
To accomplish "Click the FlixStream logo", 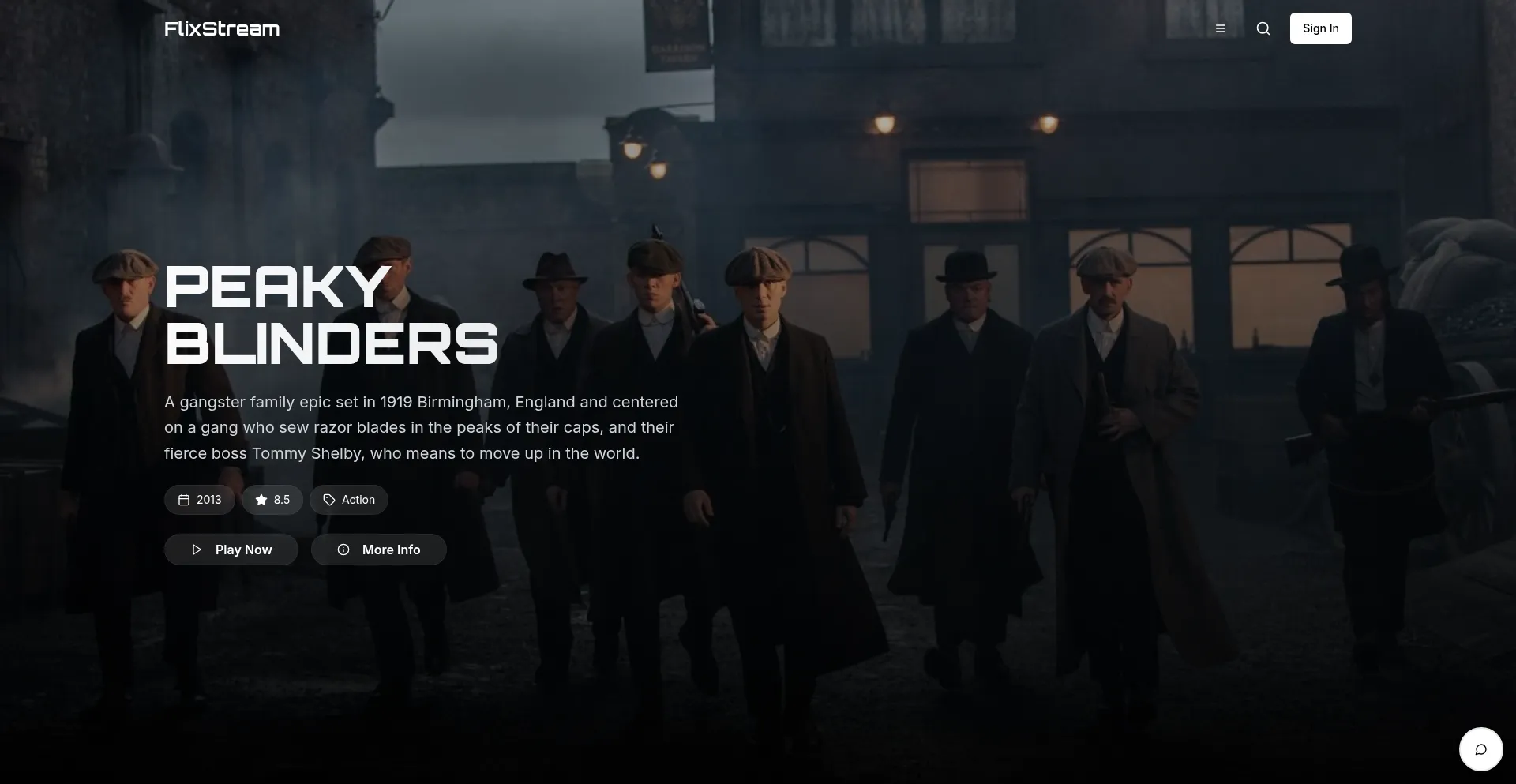I will click(222, 28).
